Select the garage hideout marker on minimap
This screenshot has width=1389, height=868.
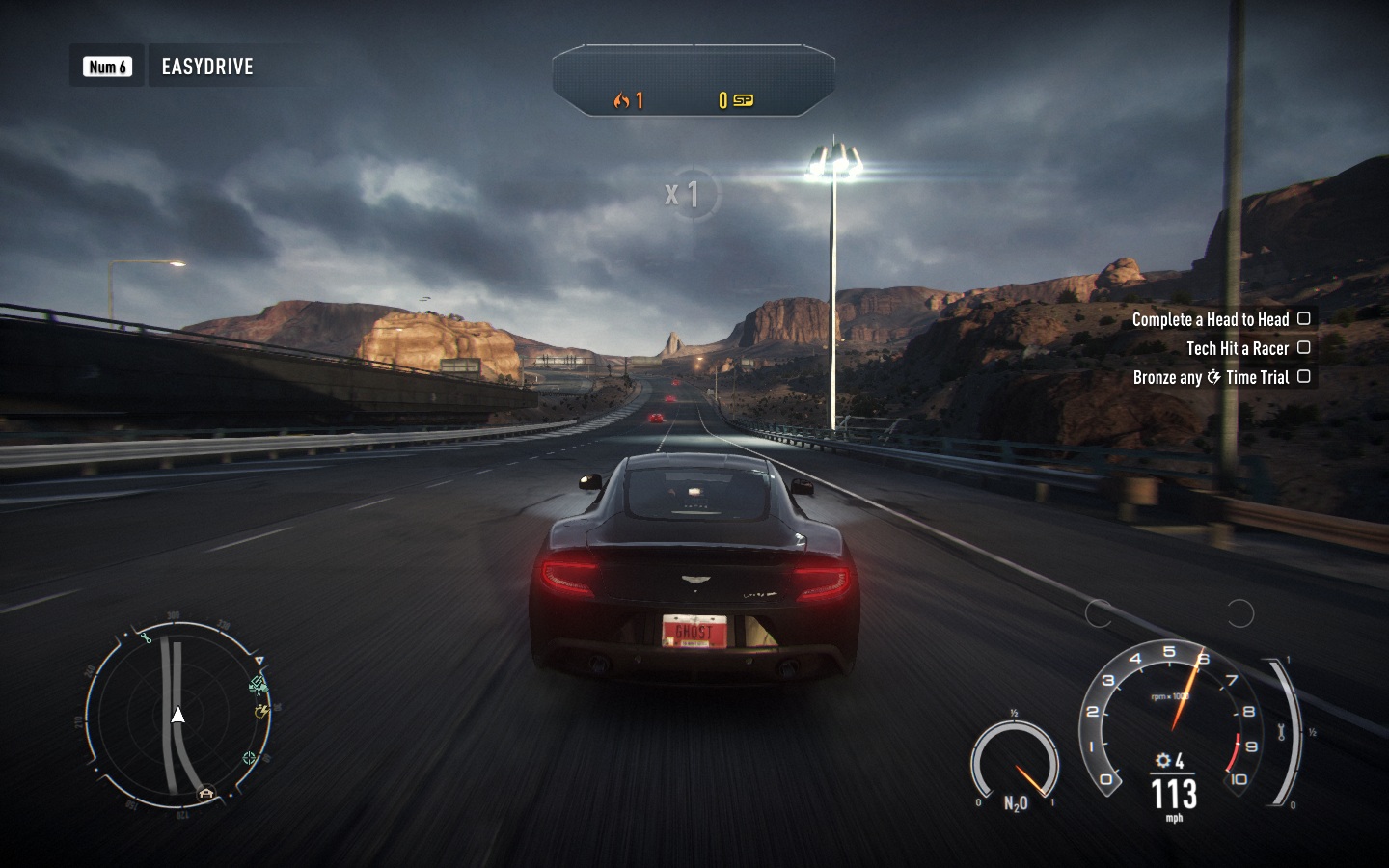coord(206,794)
